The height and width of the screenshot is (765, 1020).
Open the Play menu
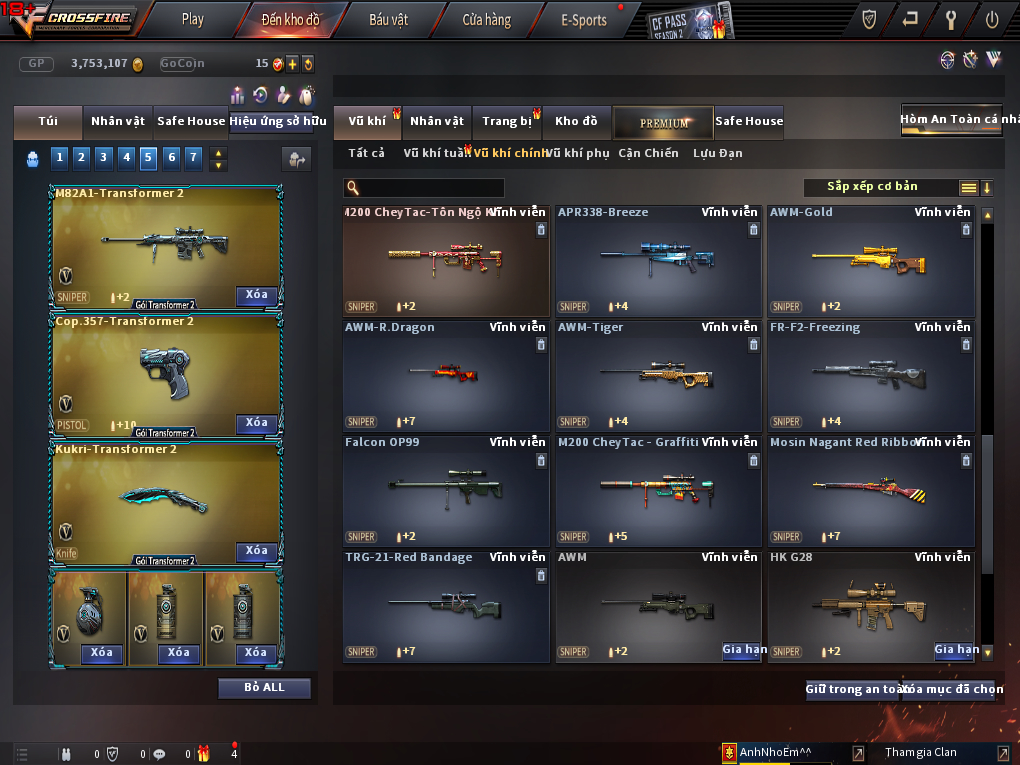tap(192, 19)
